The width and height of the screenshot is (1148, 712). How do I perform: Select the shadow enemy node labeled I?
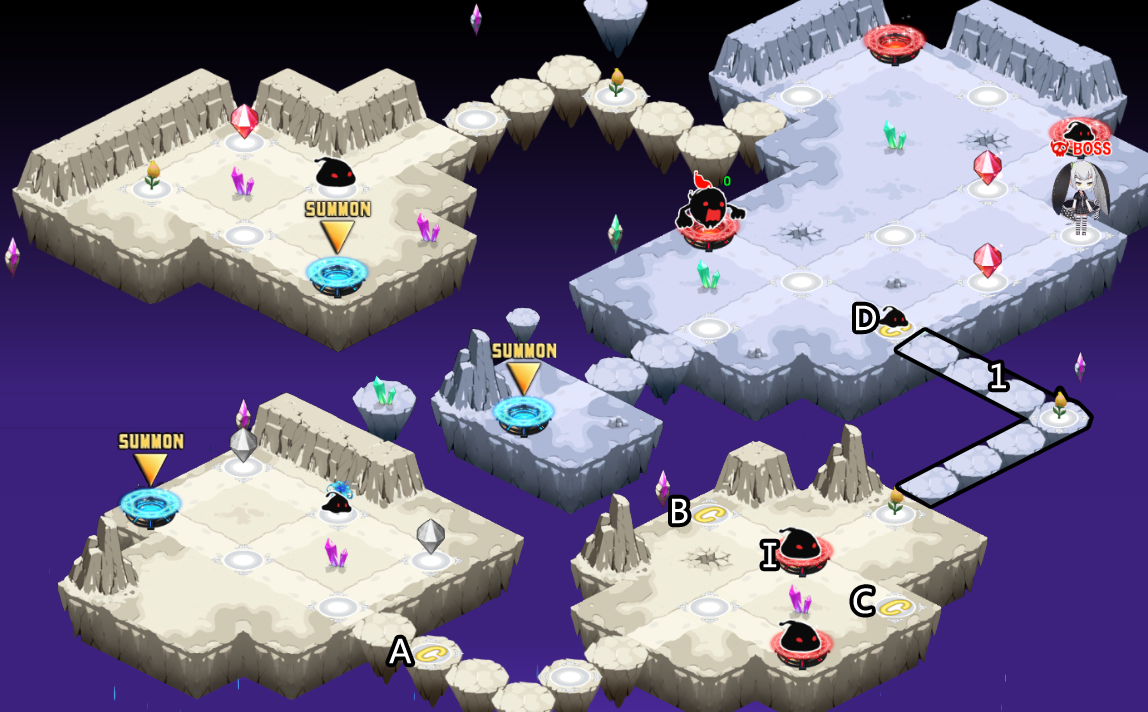click(x=802, y=552)
